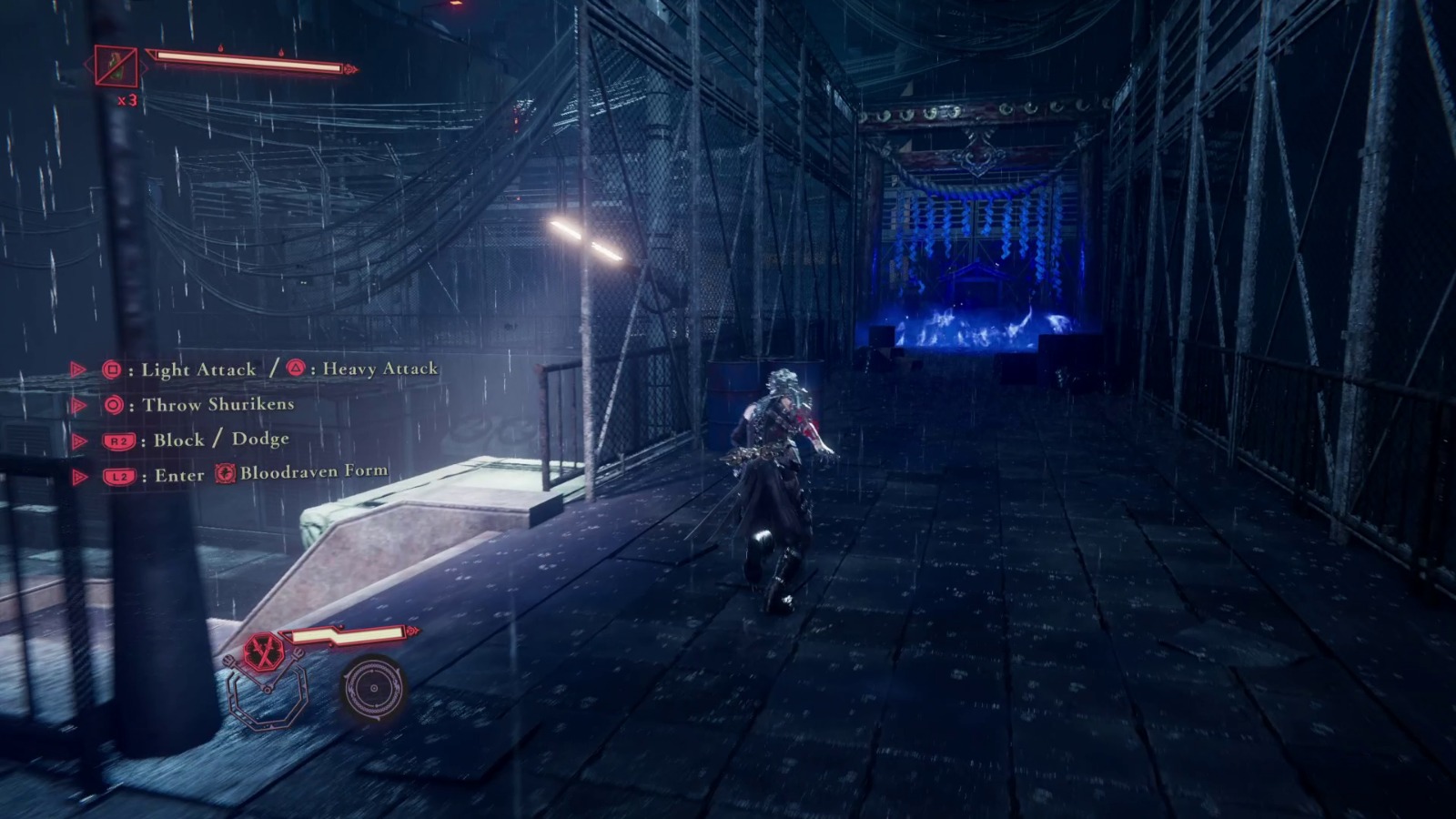Click the Bloodraven Form ability icon
The height and width of the screenshot is (819, 1456).
pyautogui.click(x=226, y=473)
